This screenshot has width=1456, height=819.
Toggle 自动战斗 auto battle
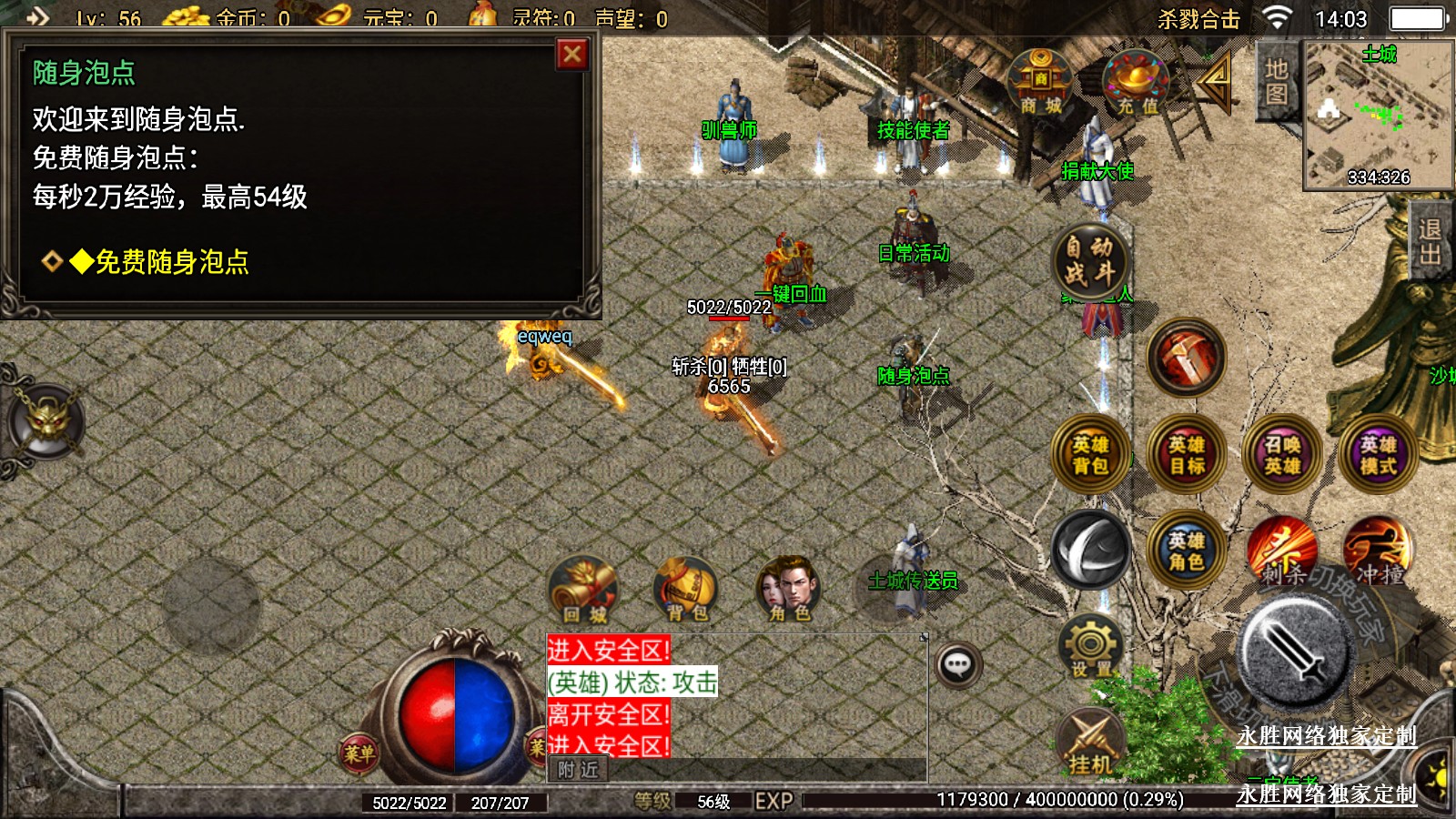[1089, 260]
